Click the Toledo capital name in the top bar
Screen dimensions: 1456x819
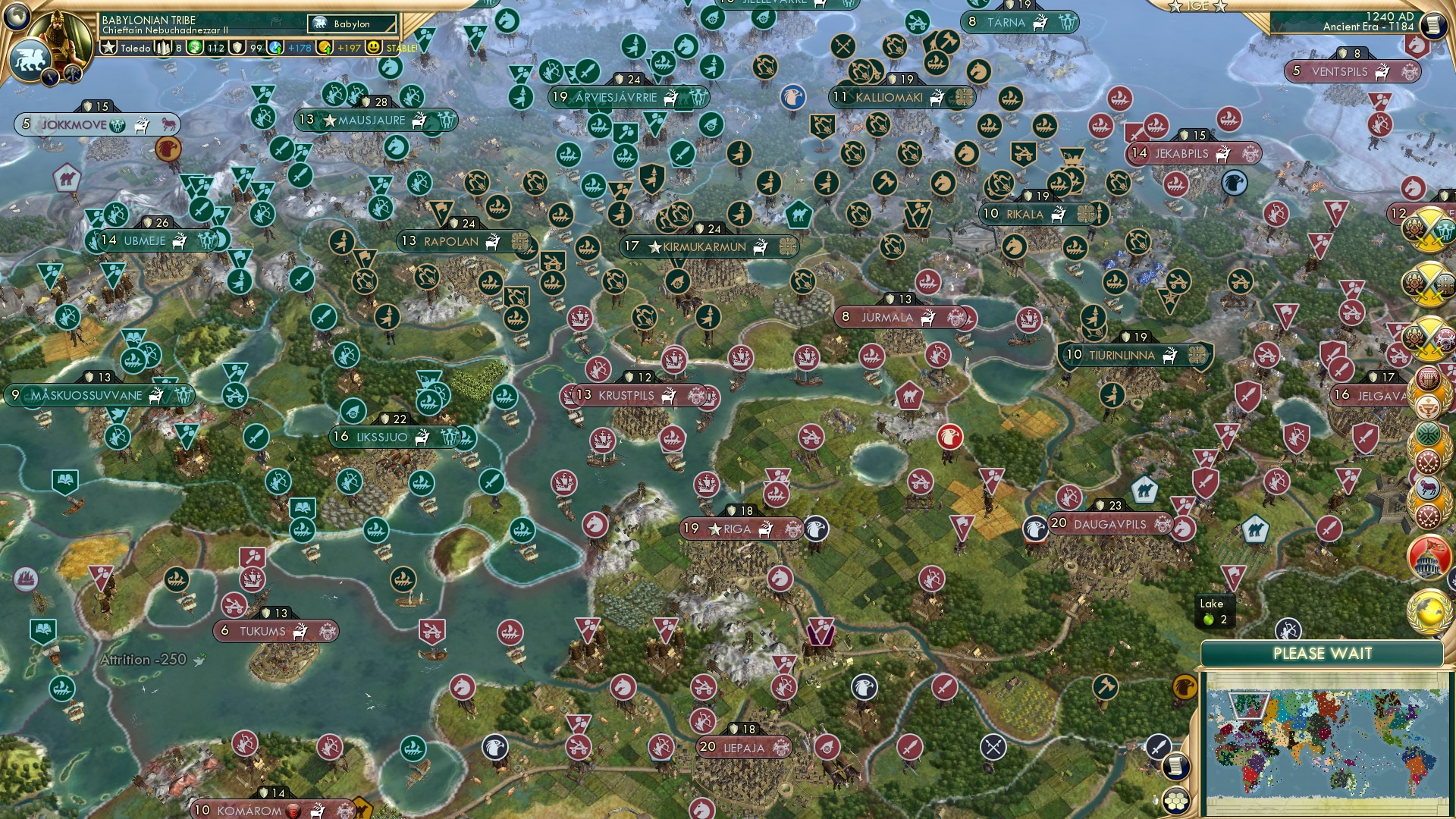click(x=133, y=48)
